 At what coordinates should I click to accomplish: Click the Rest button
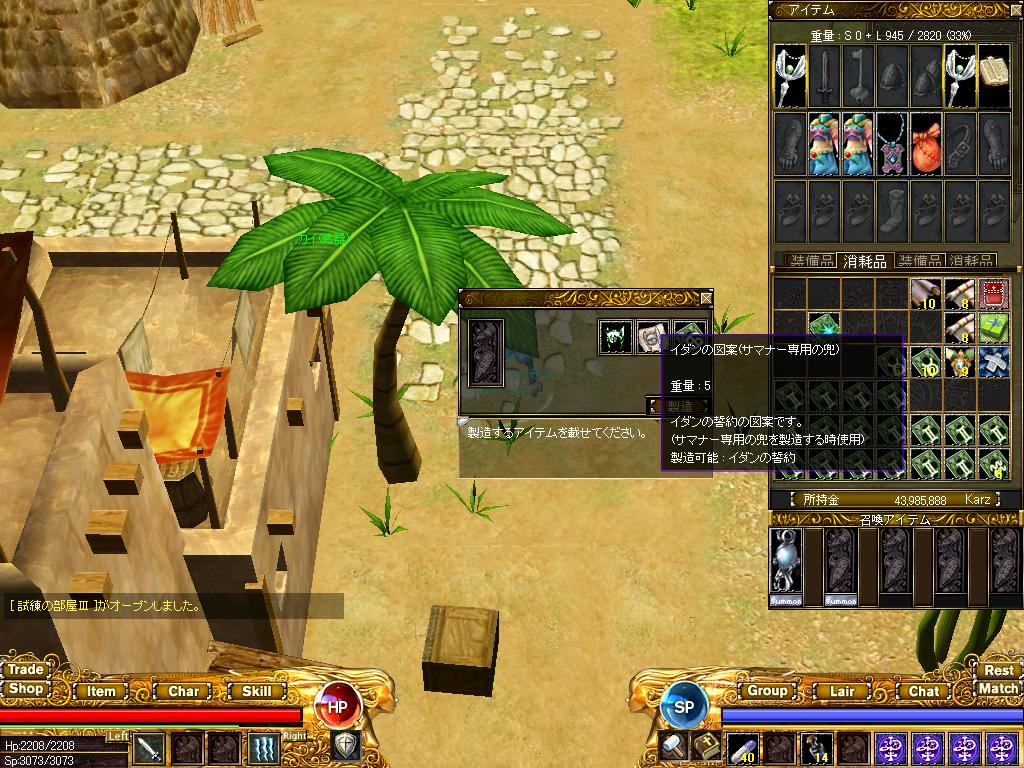tap(998, 670)
